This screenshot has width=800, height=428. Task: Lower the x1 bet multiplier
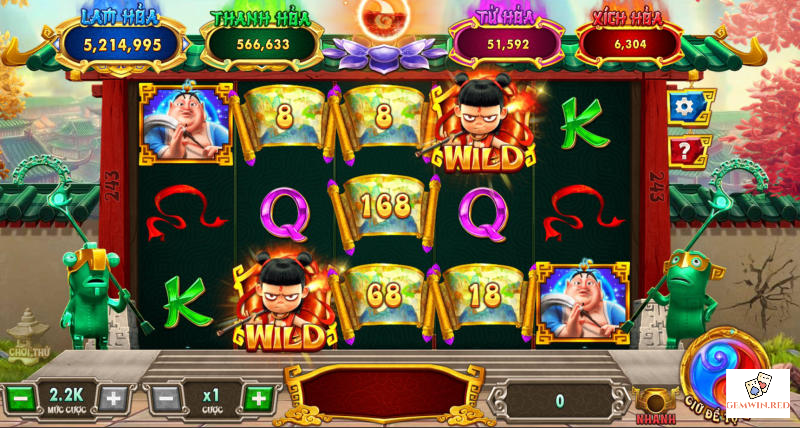point(167,398)
